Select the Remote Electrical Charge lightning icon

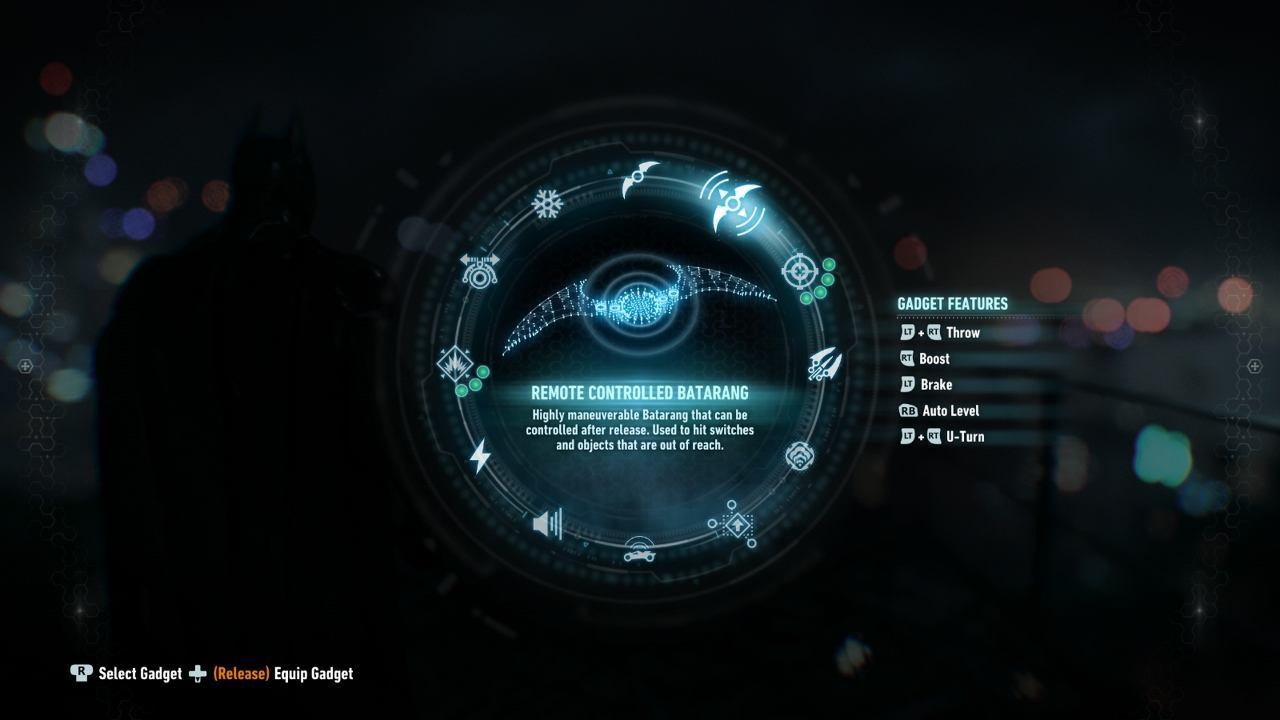pyautogui.click(x=479, y=455)
